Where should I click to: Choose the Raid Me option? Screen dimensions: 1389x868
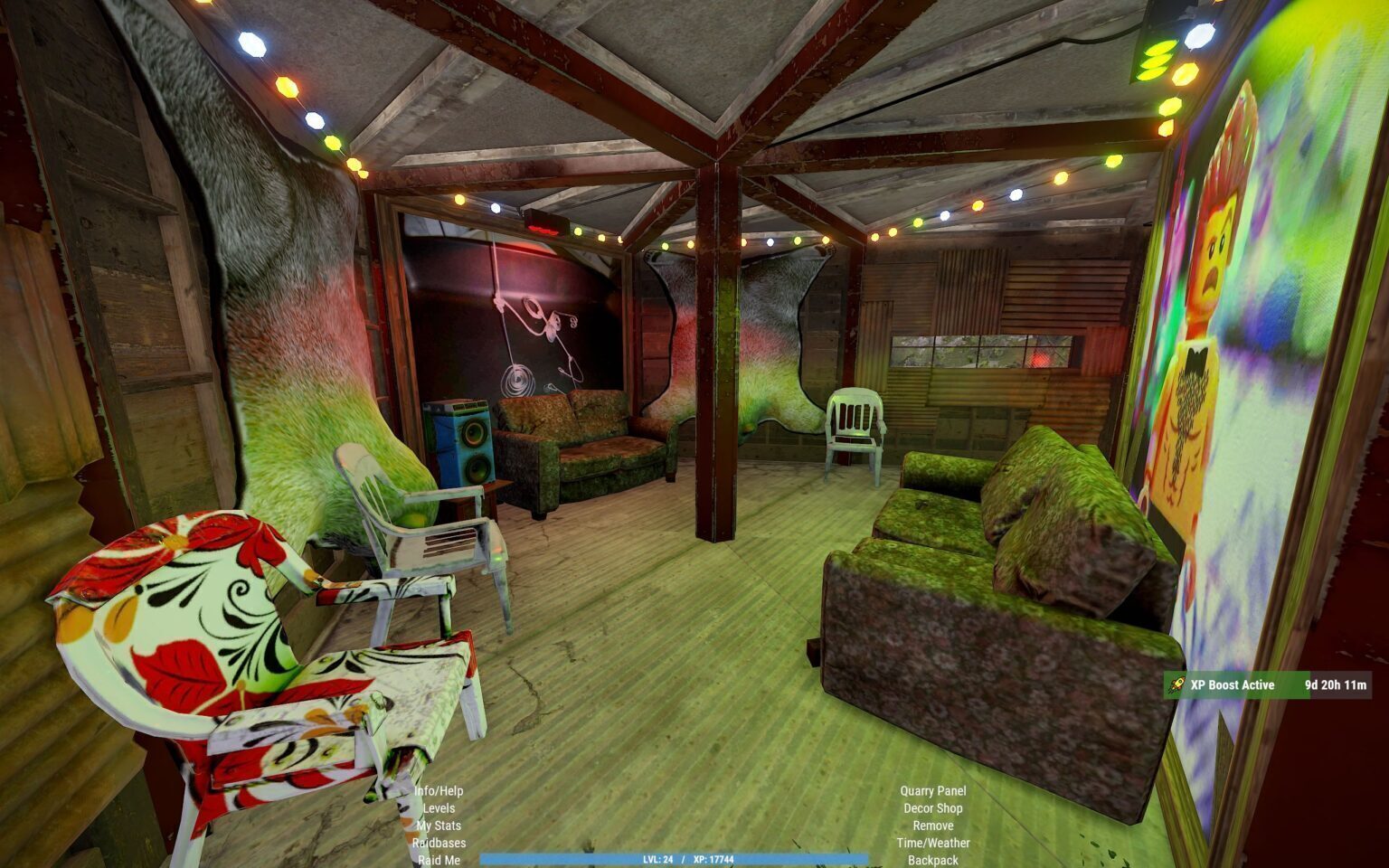pyautogui.click(x=439, y=860)
